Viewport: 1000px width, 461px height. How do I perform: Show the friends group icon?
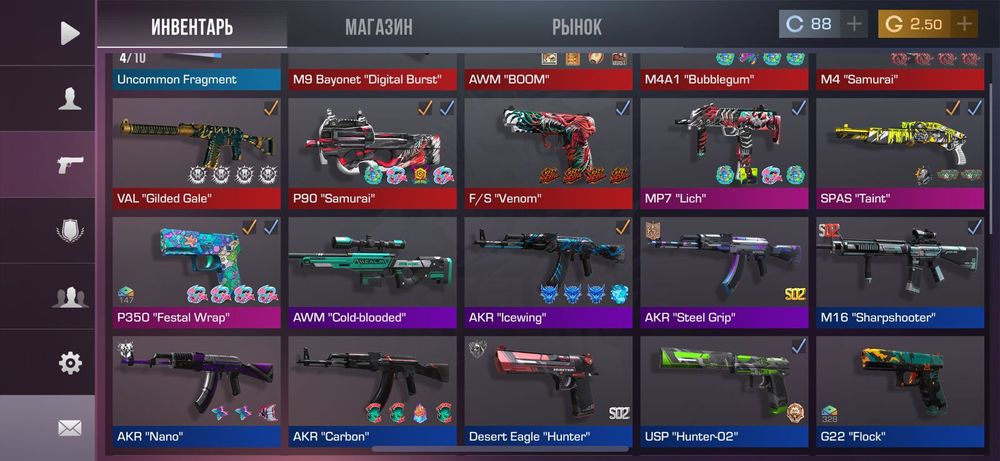pos(69,296)
